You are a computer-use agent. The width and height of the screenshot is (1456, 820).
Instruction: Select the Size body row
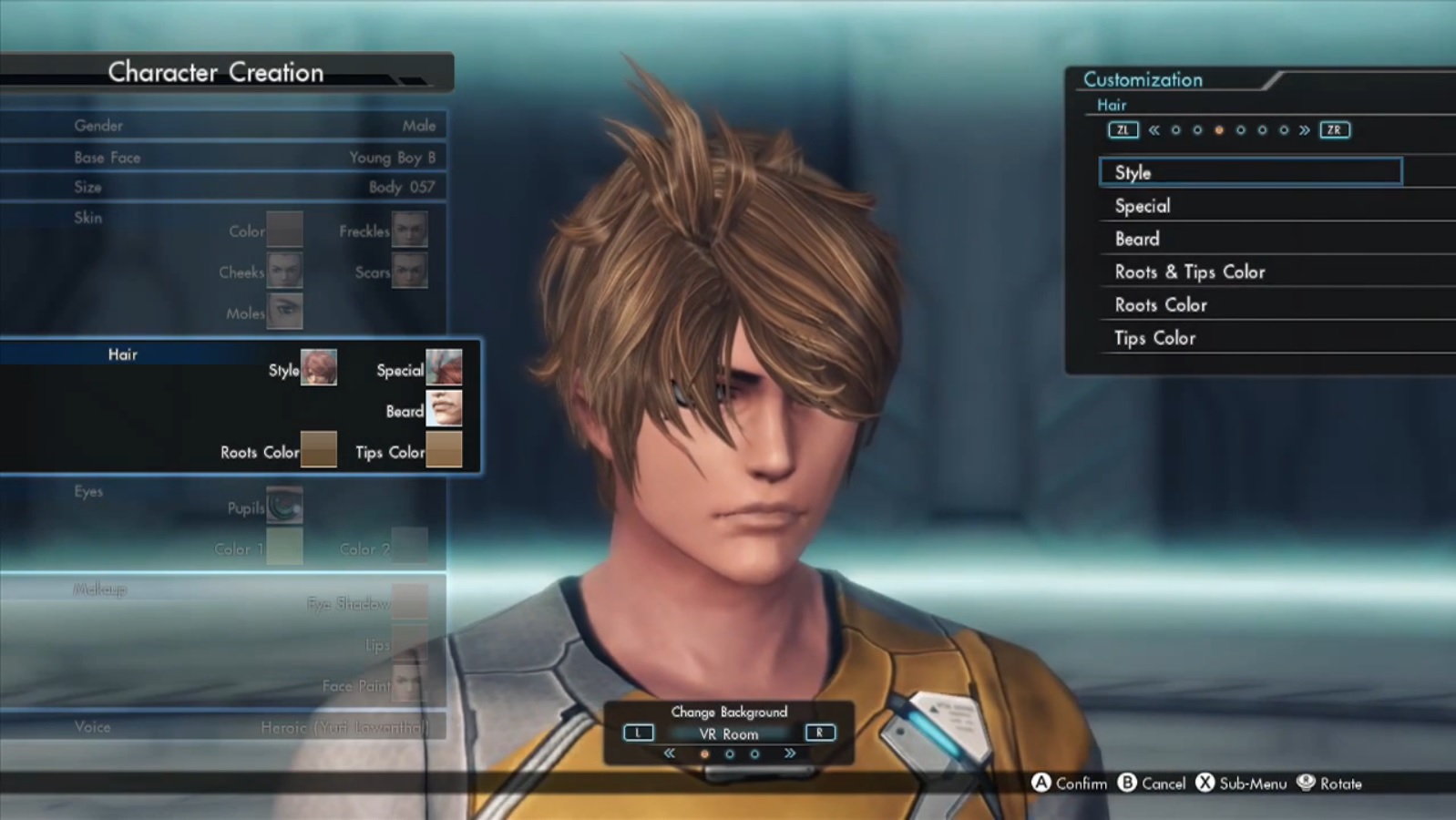click(x=223, y=187)
